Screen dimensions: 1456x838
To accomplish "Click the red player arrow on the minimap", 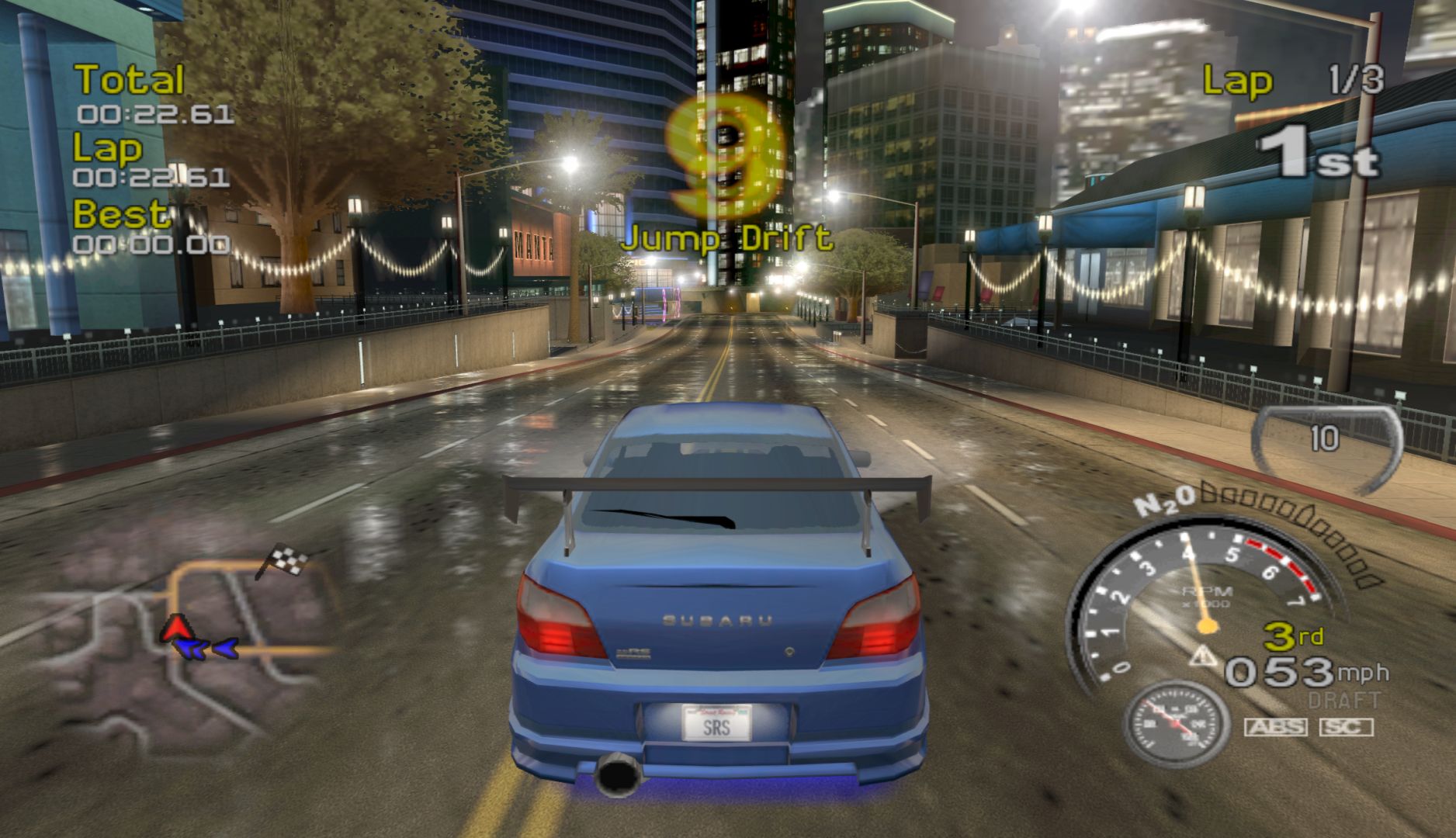I will tap(176, 626).
